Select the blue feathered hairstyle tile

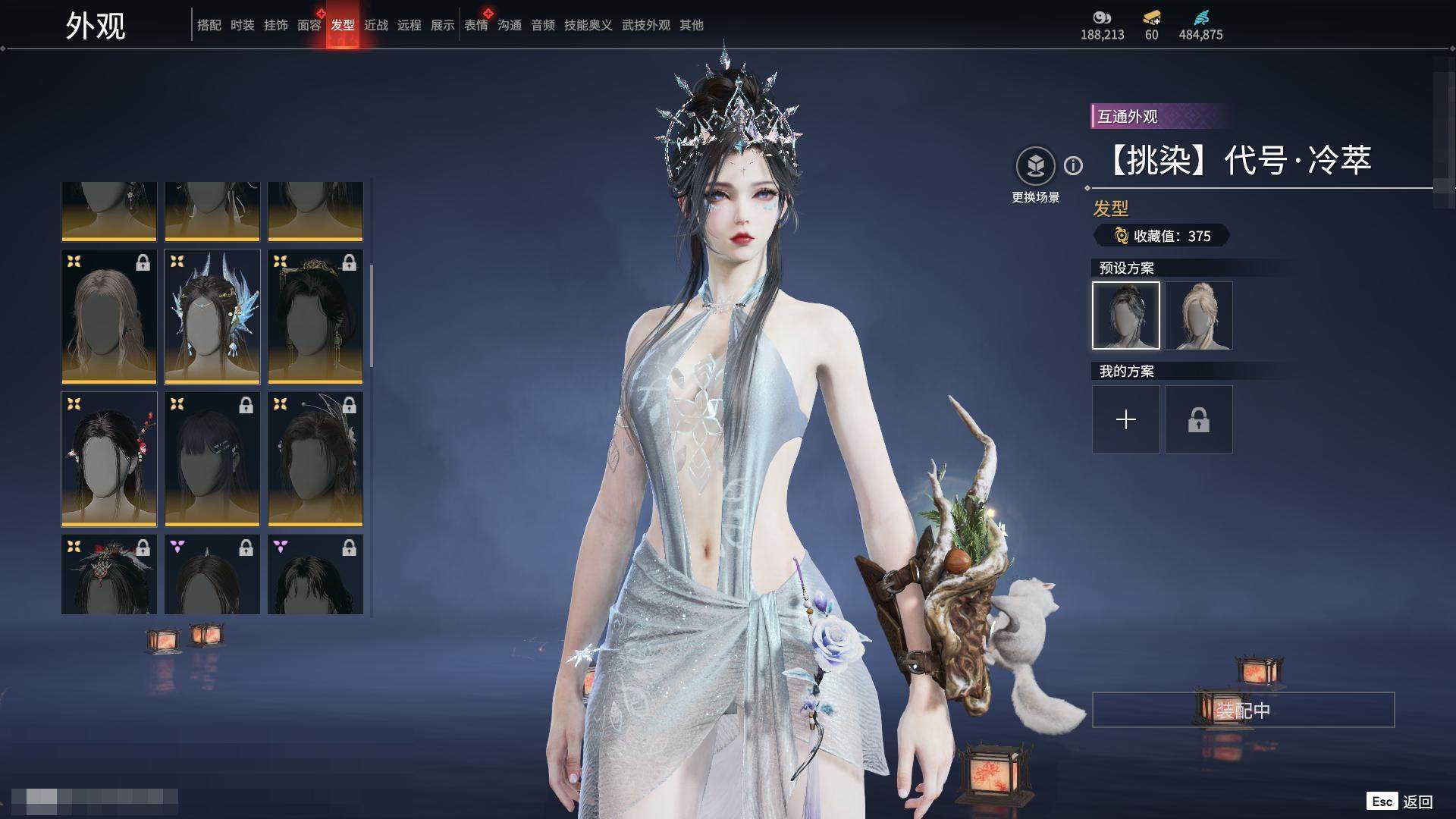click(212, 317)
